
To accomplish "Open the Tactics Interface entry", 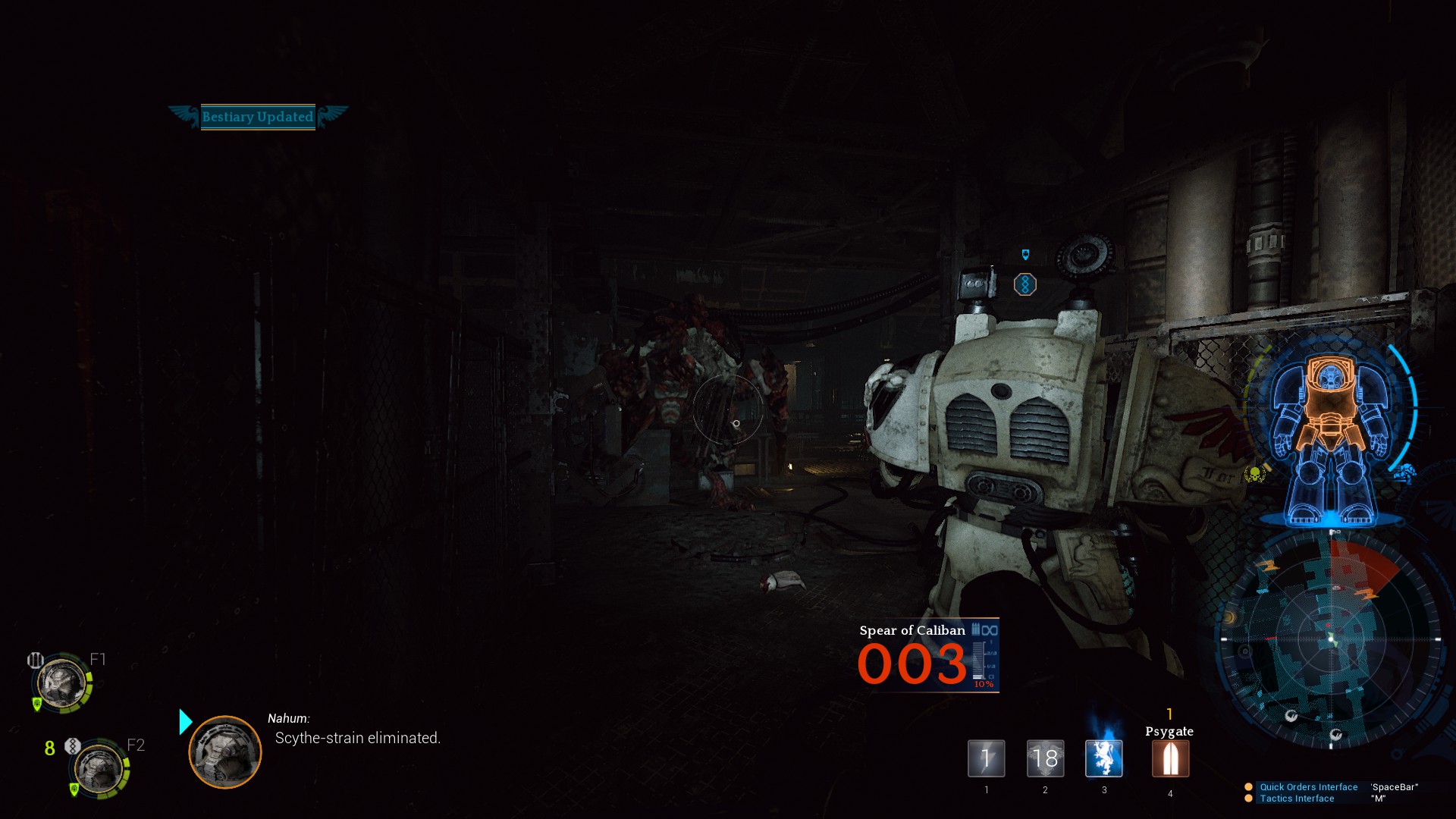I will coord(1297,799).
